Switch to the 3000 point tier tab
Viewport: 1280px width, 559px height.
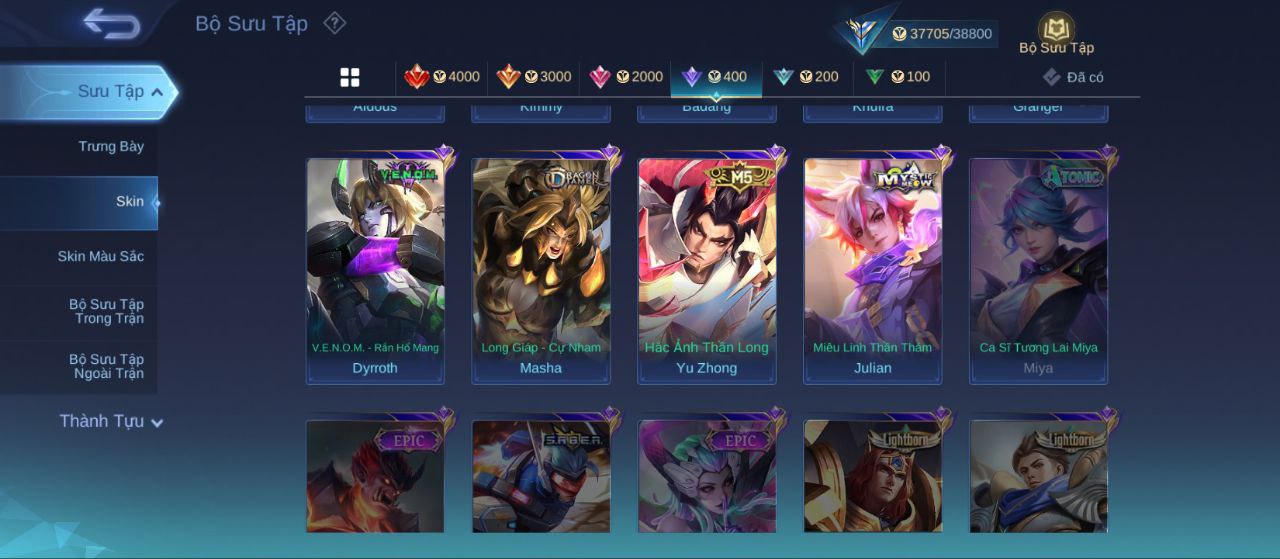point(534,77)
